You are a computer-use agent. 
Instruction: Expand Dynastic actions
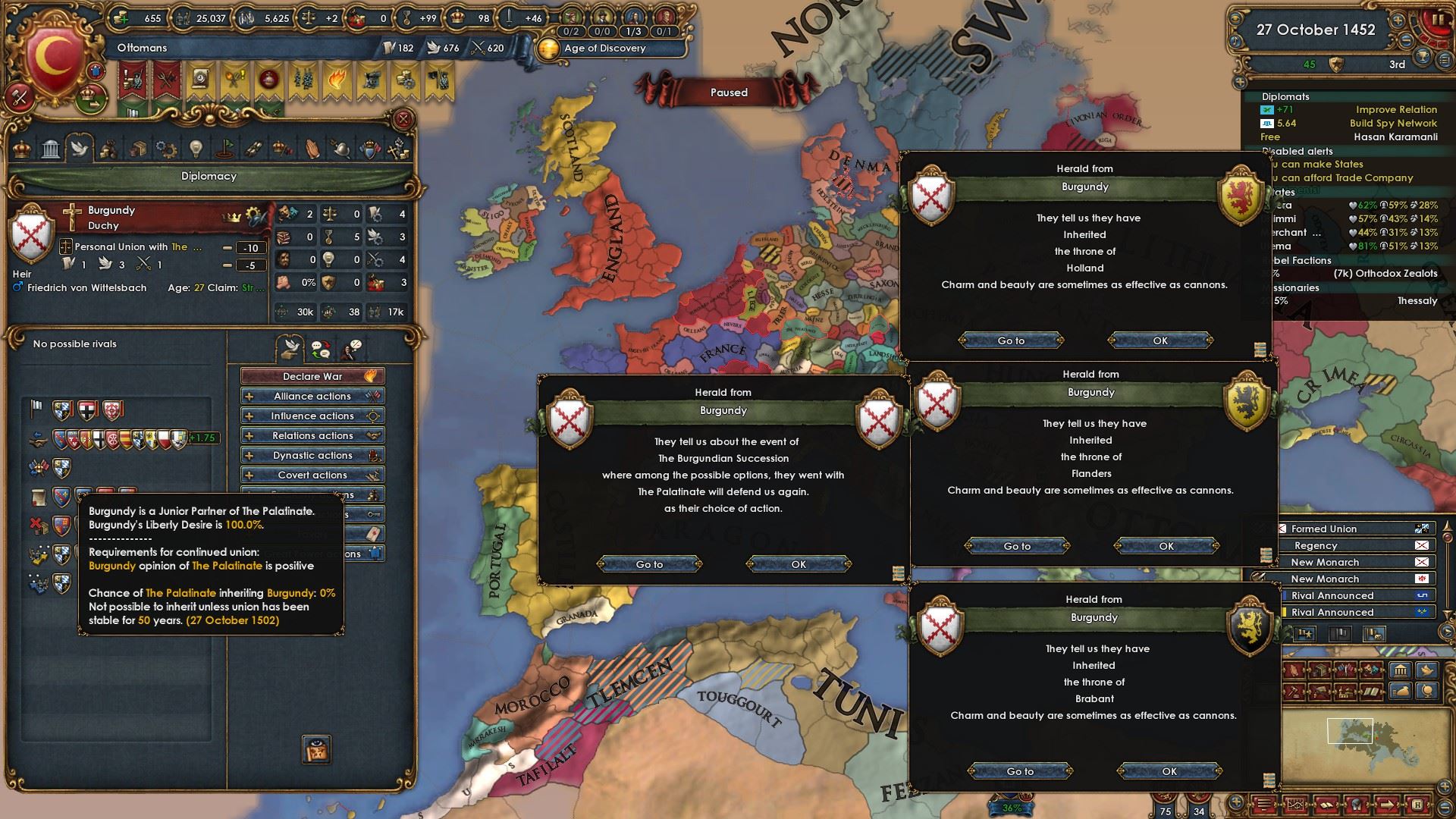pos(312,455)
